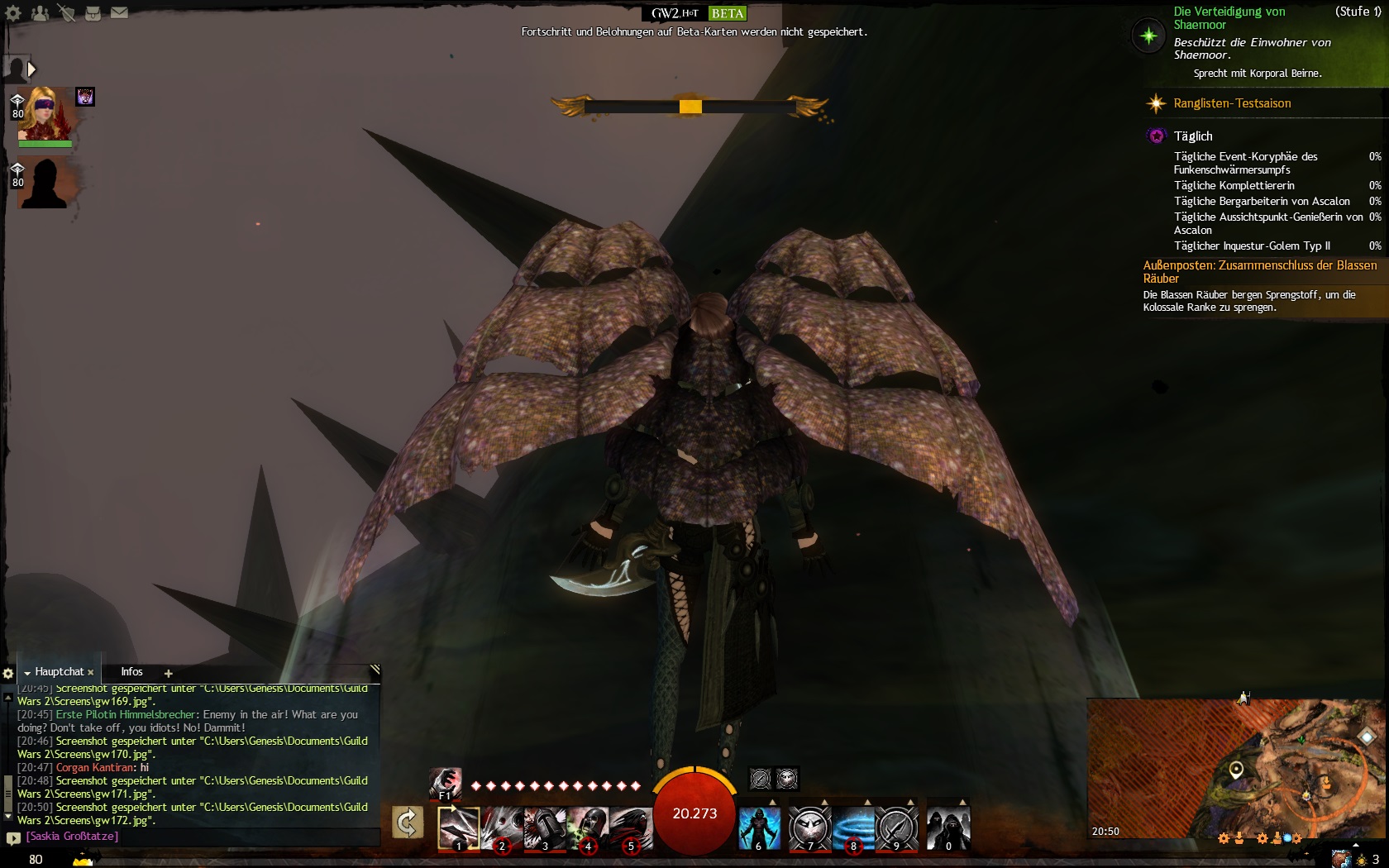
Task: Activate the elite skill in slot 0
Action: click(x=947, y=827)
